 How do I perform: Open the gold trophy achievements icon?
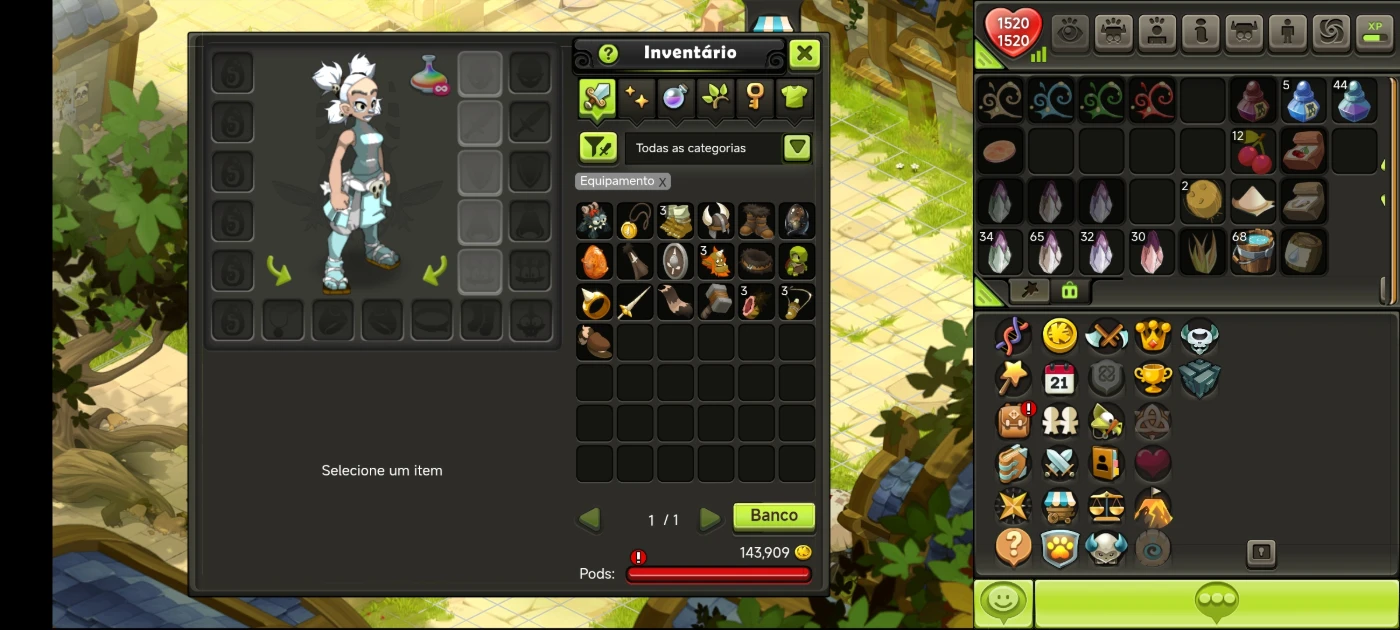coord(1152,379)
